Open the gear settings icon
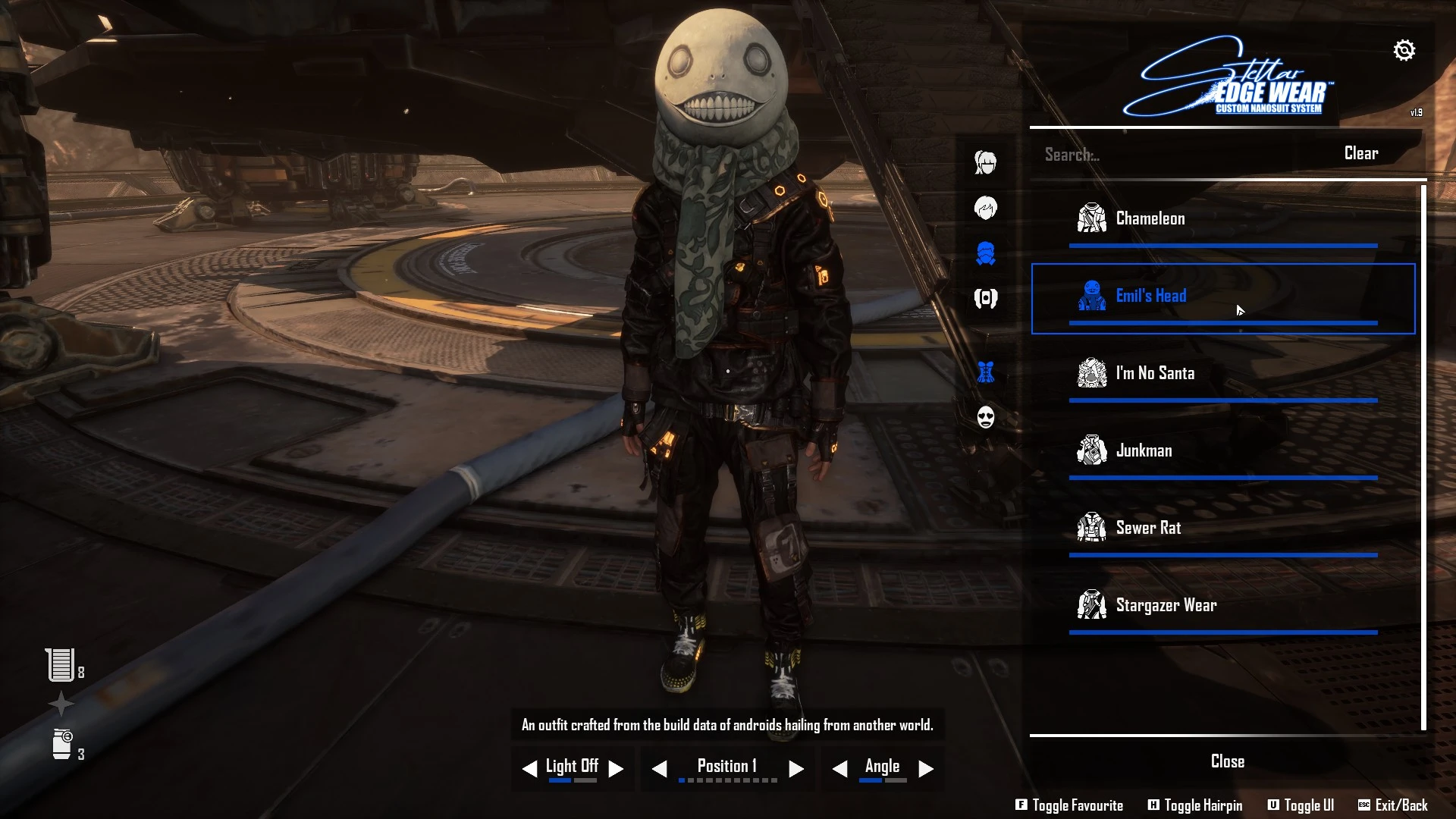Viewport: 1456px width, 819px height. pyautogui.click(x=1404, y=51)
